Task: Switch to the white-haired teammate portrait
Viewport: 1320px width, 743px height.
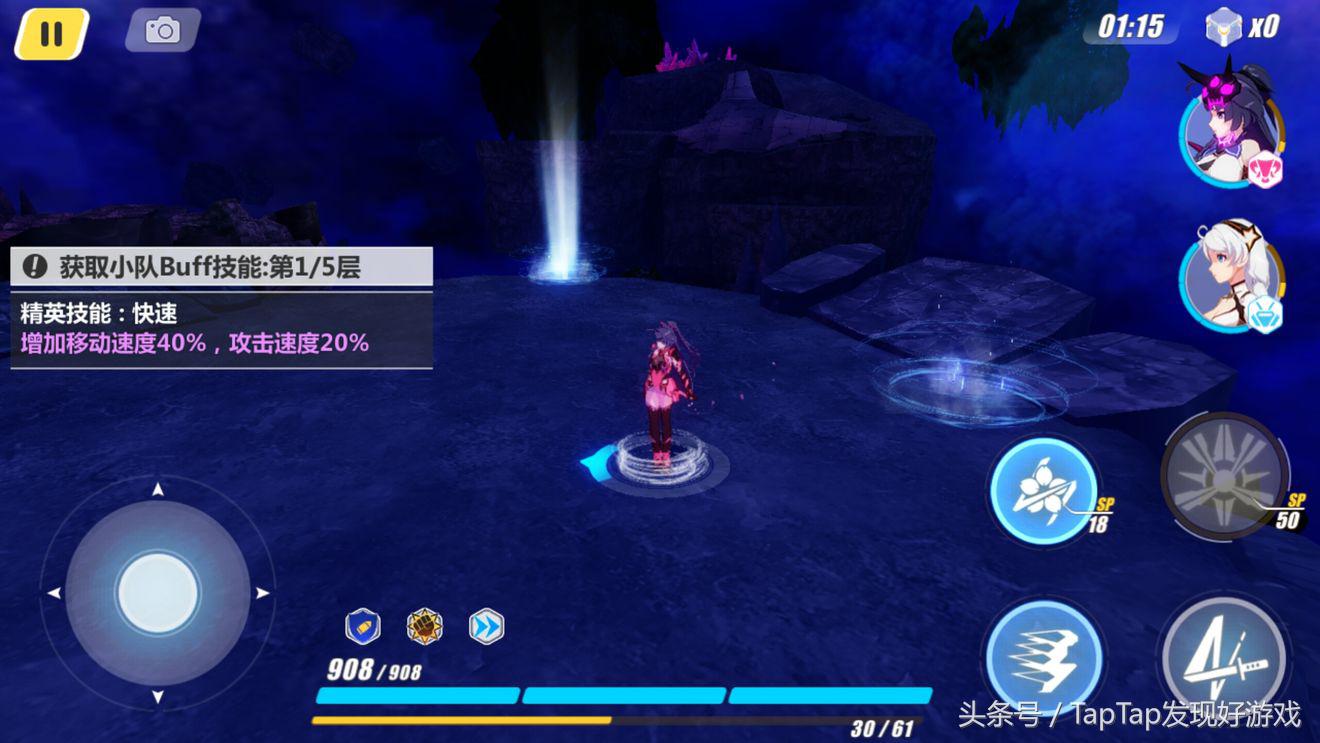Action: (1230, 274)
